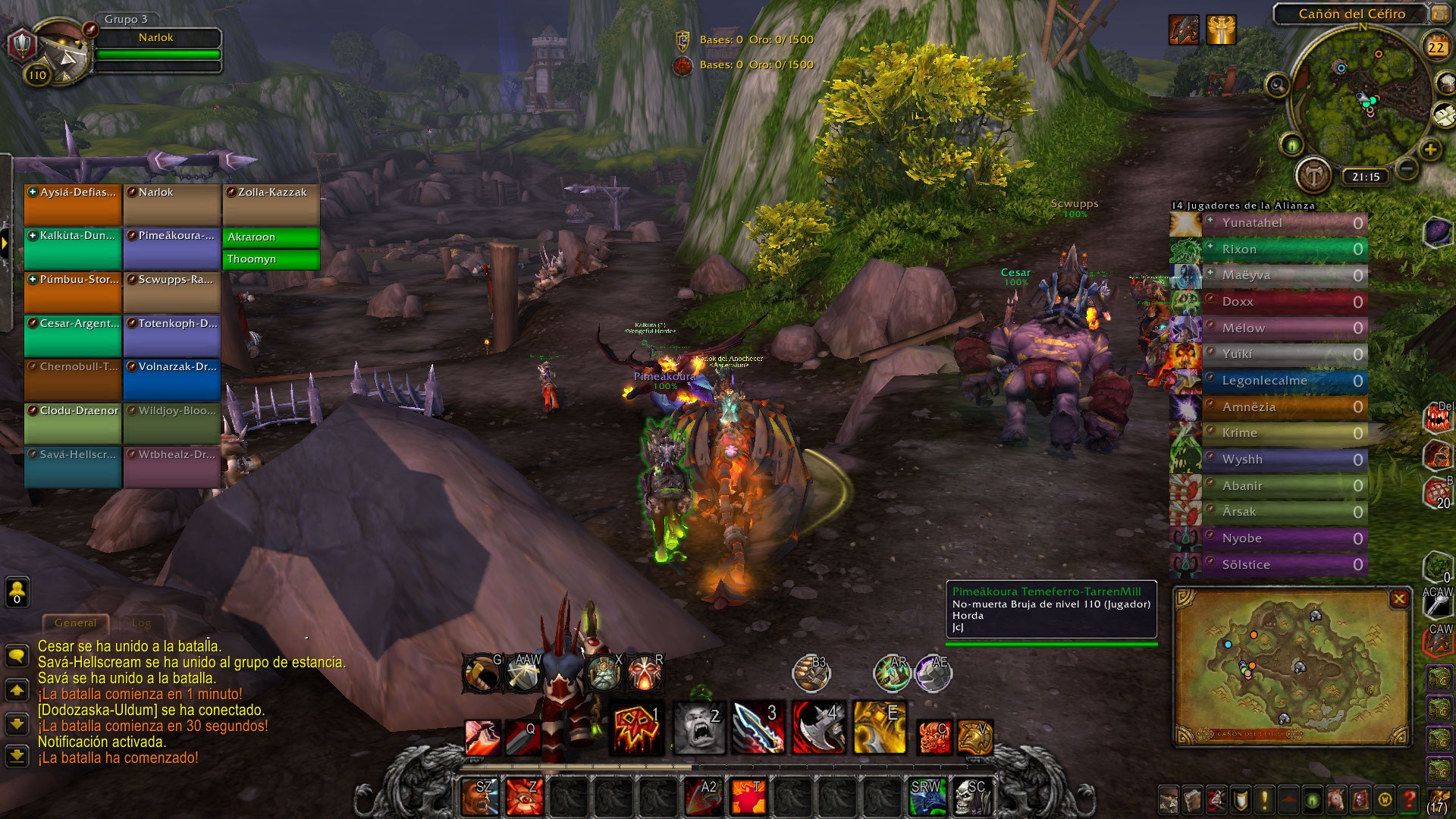Open the minimap tracking magnifier dropdown
Viewport: 1456px width, 819px height.
pyautogui.click(x=1277, y=85)
